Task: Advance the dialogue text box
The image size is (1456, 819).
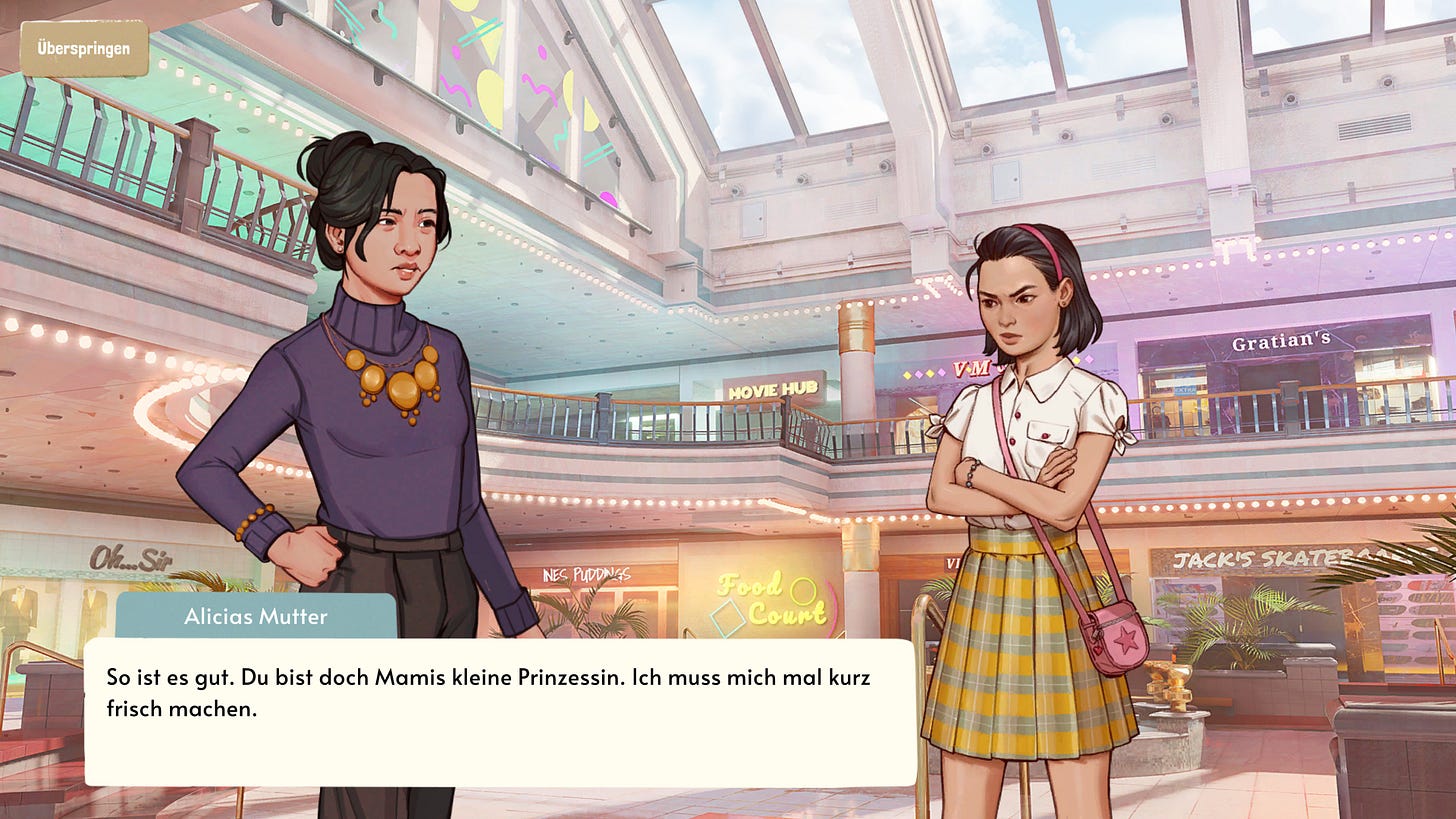Action: (x=500, y=712)
